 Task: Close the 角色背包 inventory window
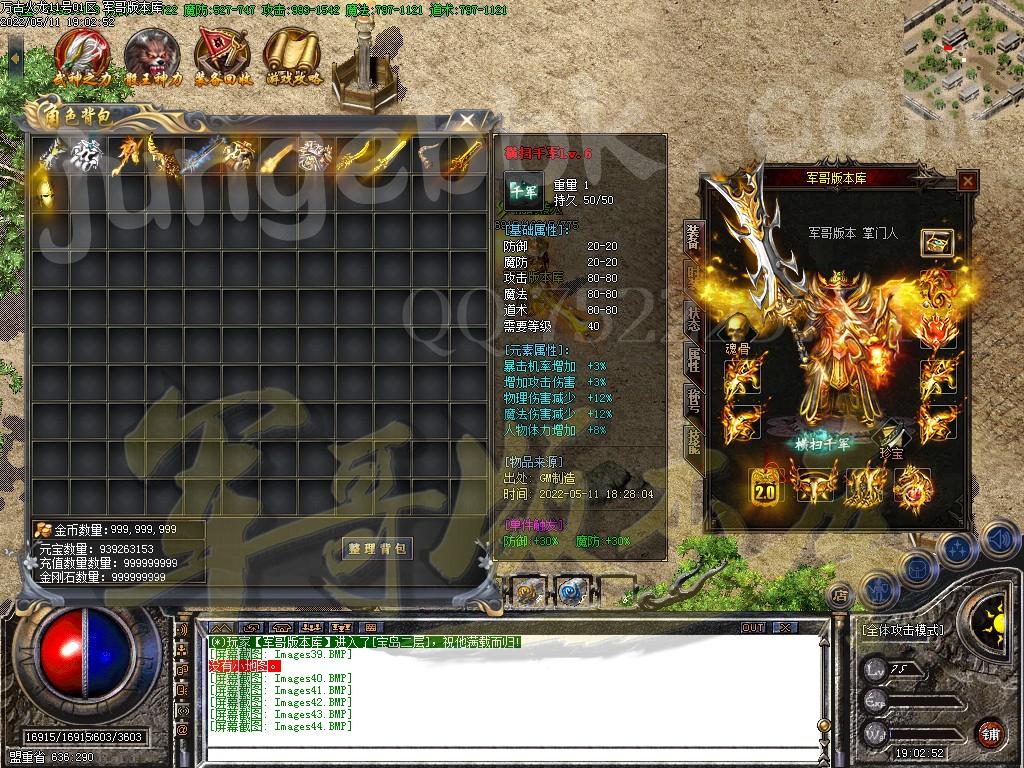467,121
